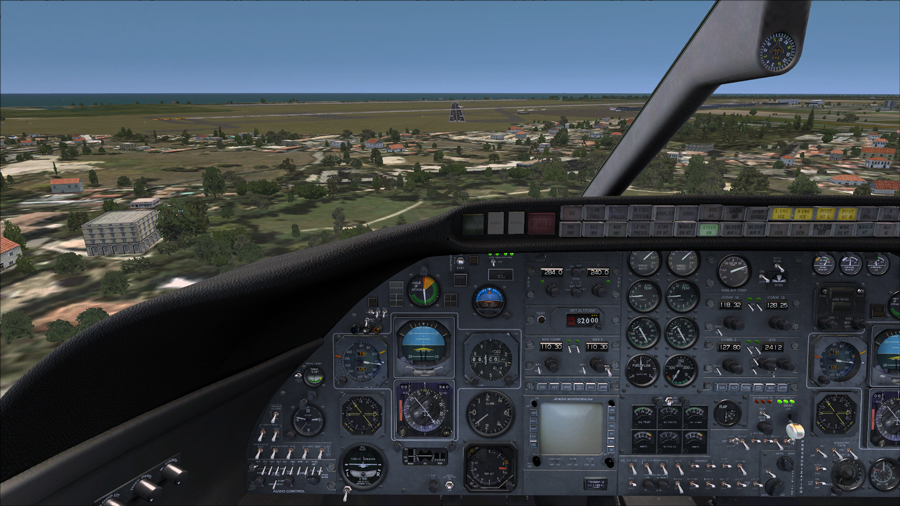Click the horizontal situation indicator below the attitude indicator
This screenshot has height=506, width=900.
click(424, 408)
